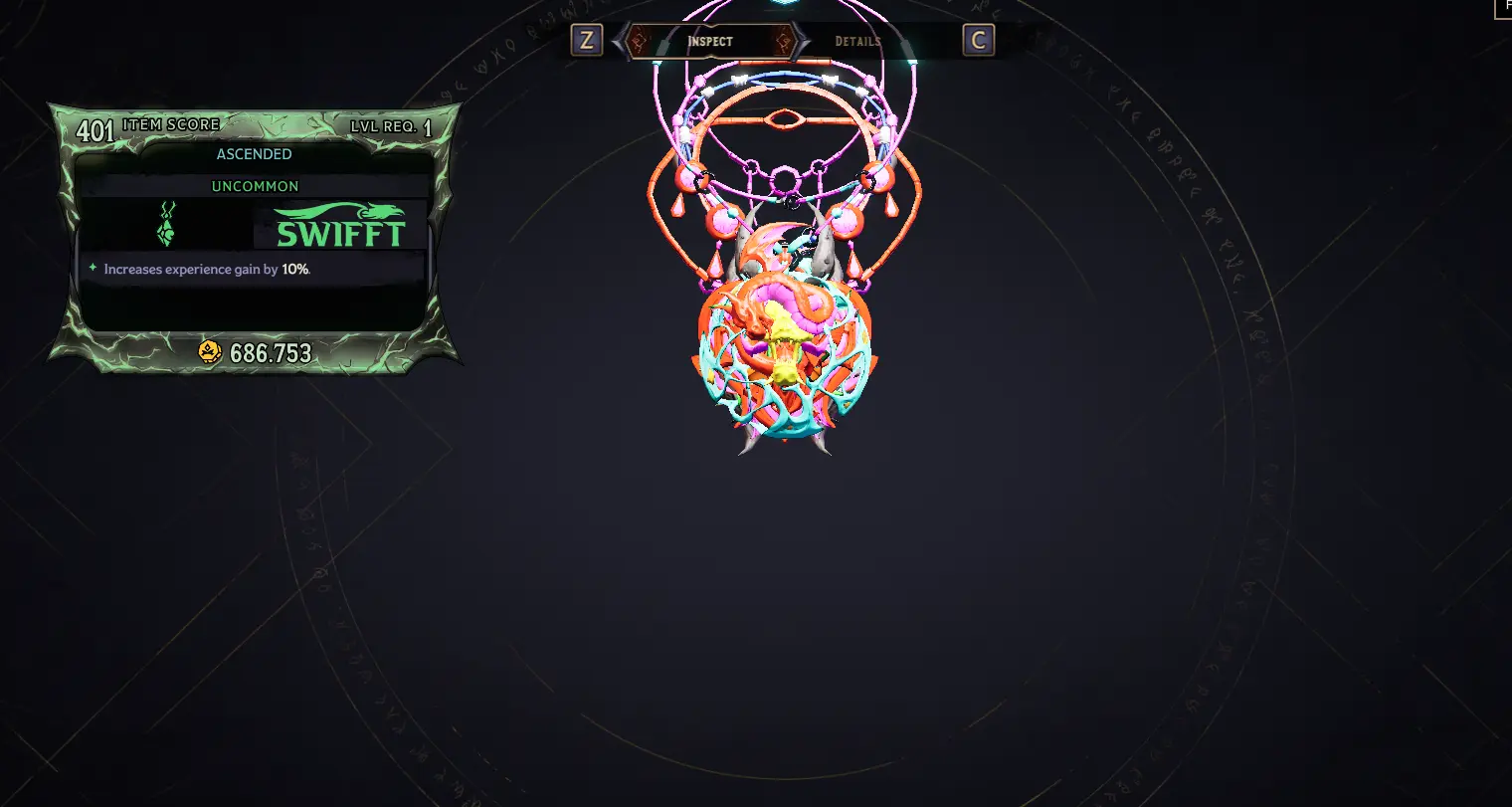The height and width of the screenshot is (807, 1512).
Task: Toggle the UNCOMMON rarity banner
Action: pyautogui.click(x=254, y=186)
